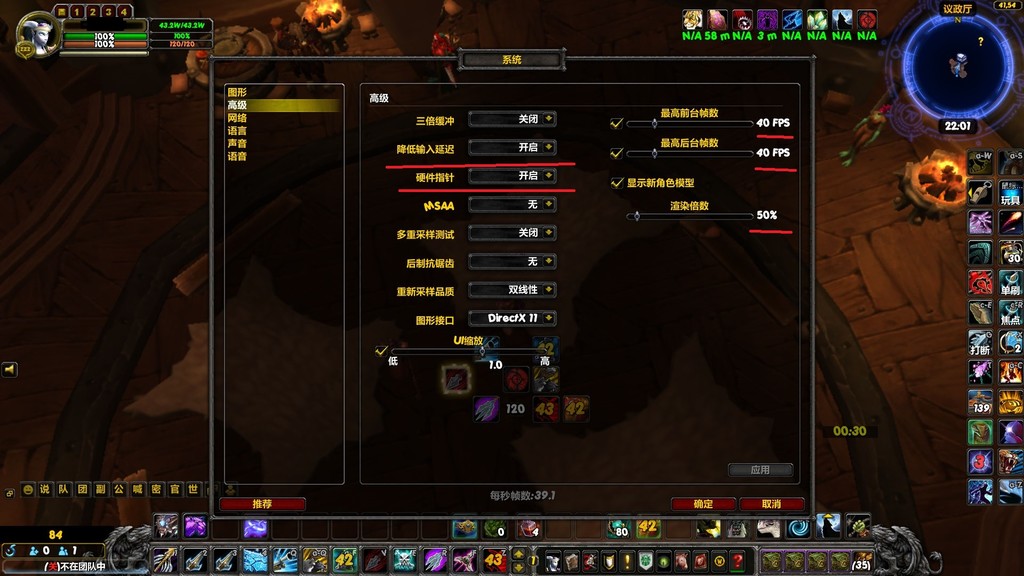Choose an MSAA setting from dropdown
Viewport: 1024px width, 576px height.
pos(512,204)
